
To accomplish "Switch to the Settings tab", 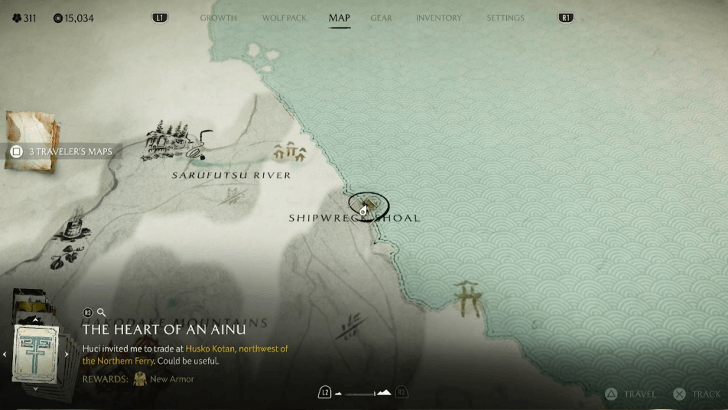I will click(505, 18).
